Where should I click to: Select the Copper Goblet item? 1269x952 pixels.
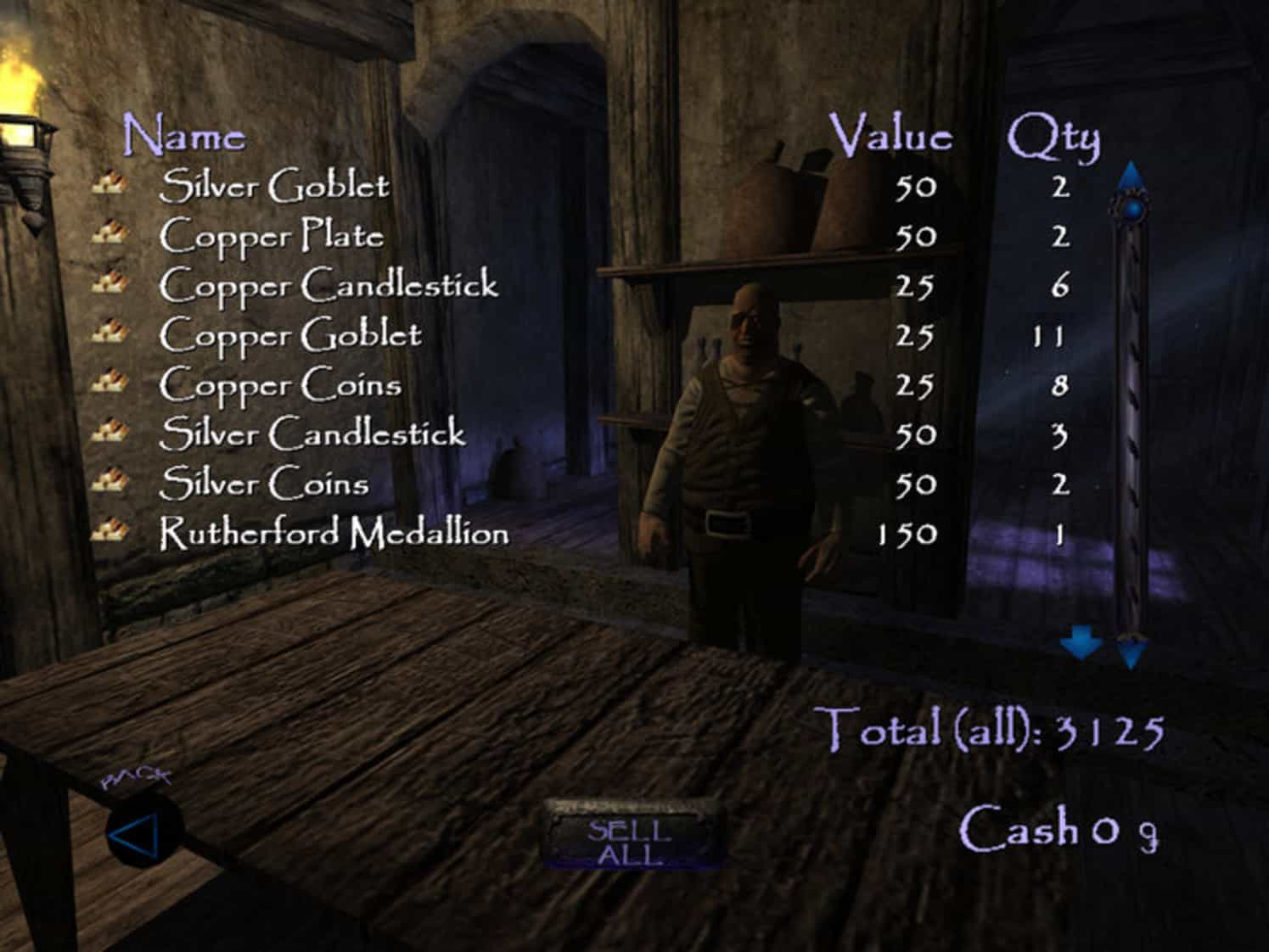[x=290, y=335]
